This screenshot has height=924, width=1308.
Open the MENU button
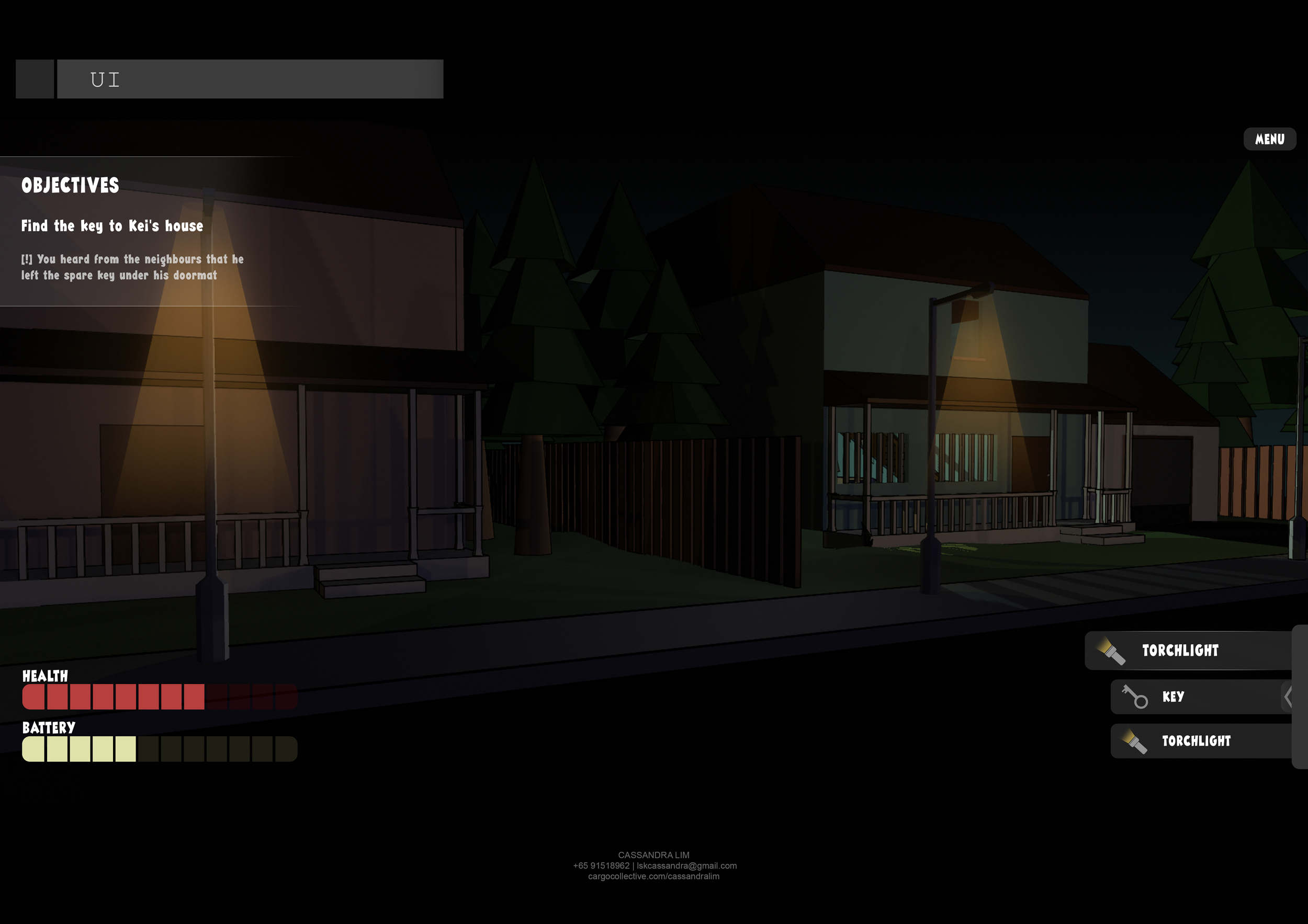coord(1269,140)
